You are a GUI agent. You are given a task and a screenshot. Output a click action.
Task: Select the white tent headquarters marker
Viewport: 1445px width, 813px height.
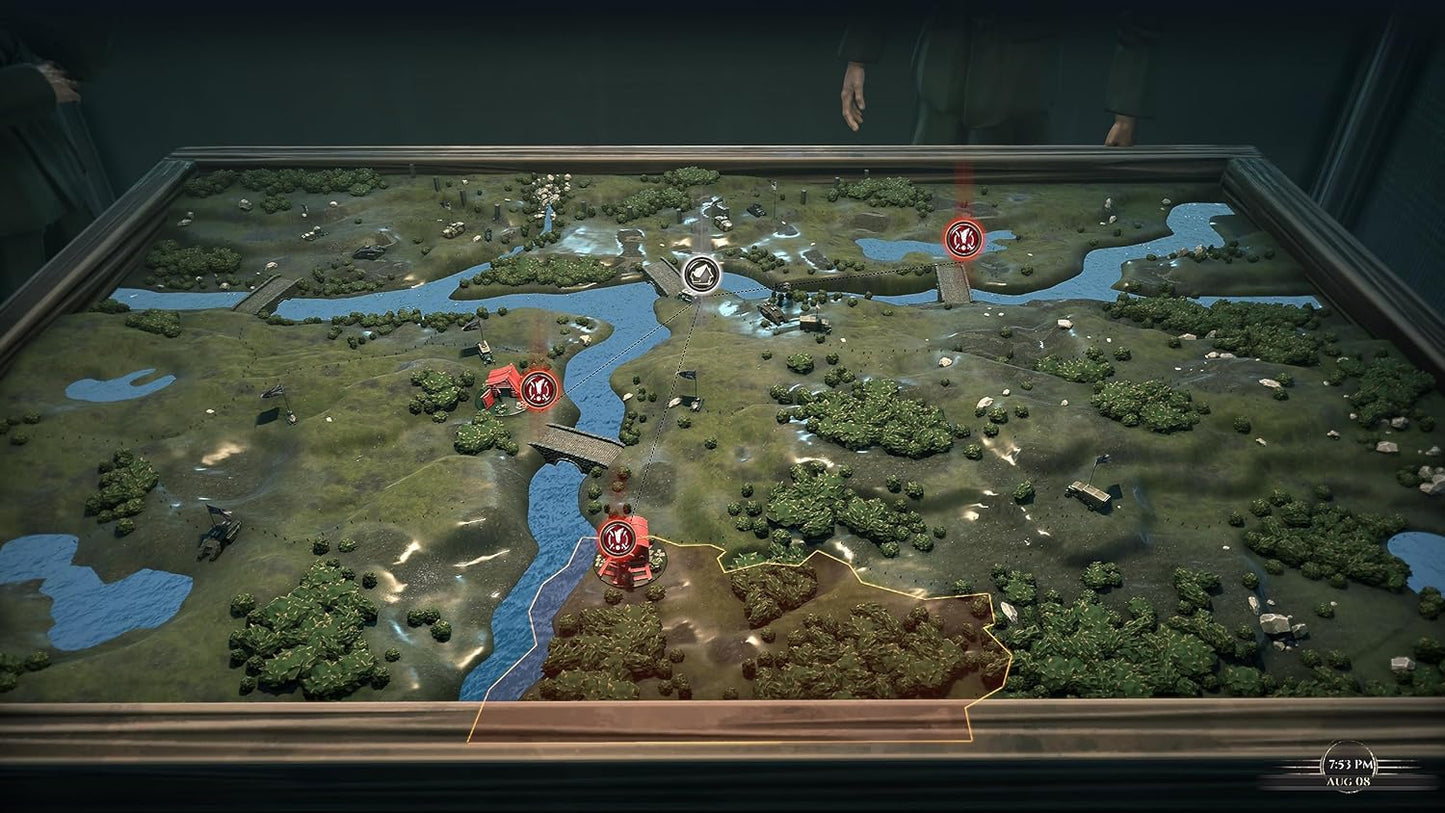coord(703,274)
